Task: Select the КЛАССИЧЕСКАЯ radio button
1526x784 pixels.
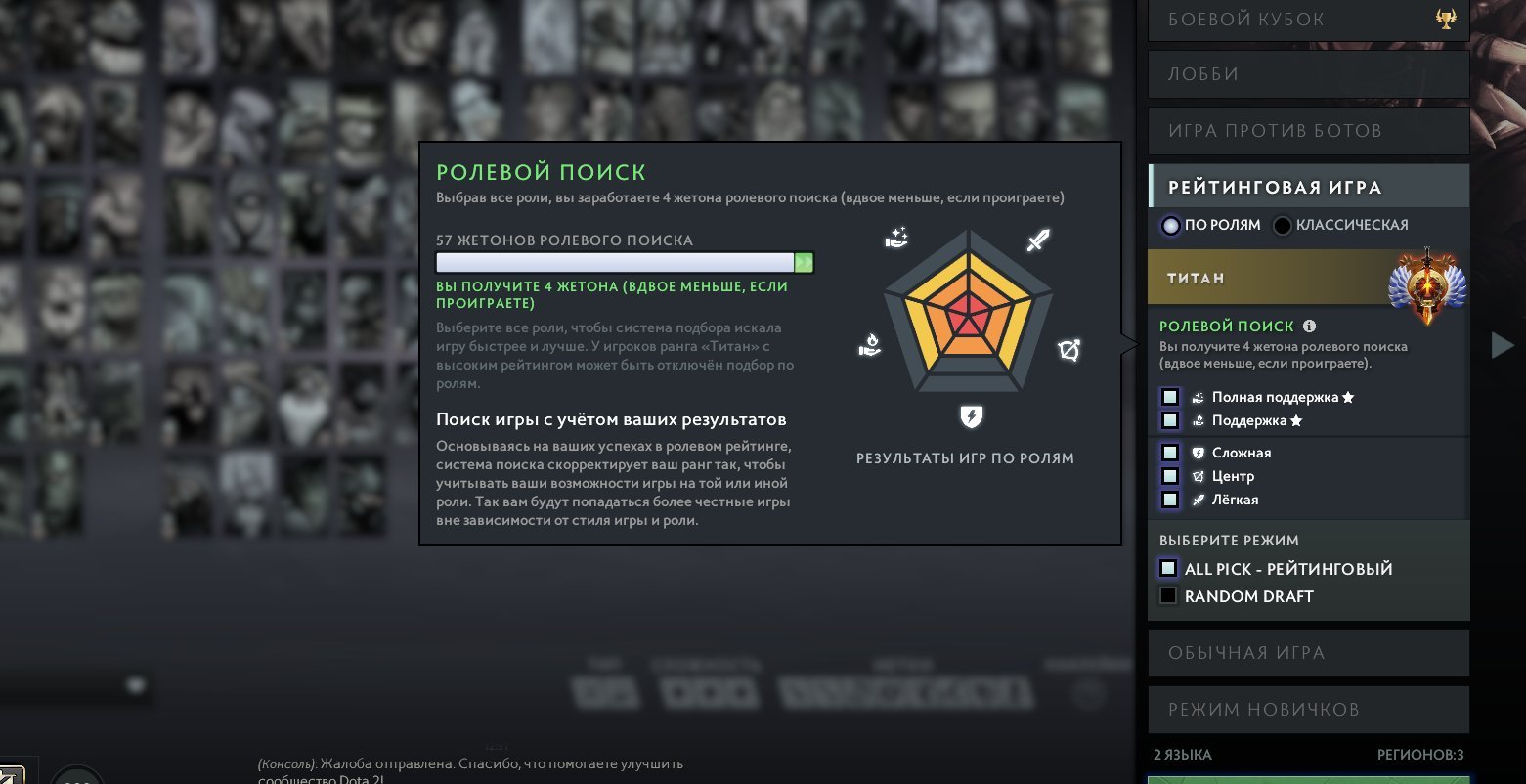Action: click(x=1282, y=225)
